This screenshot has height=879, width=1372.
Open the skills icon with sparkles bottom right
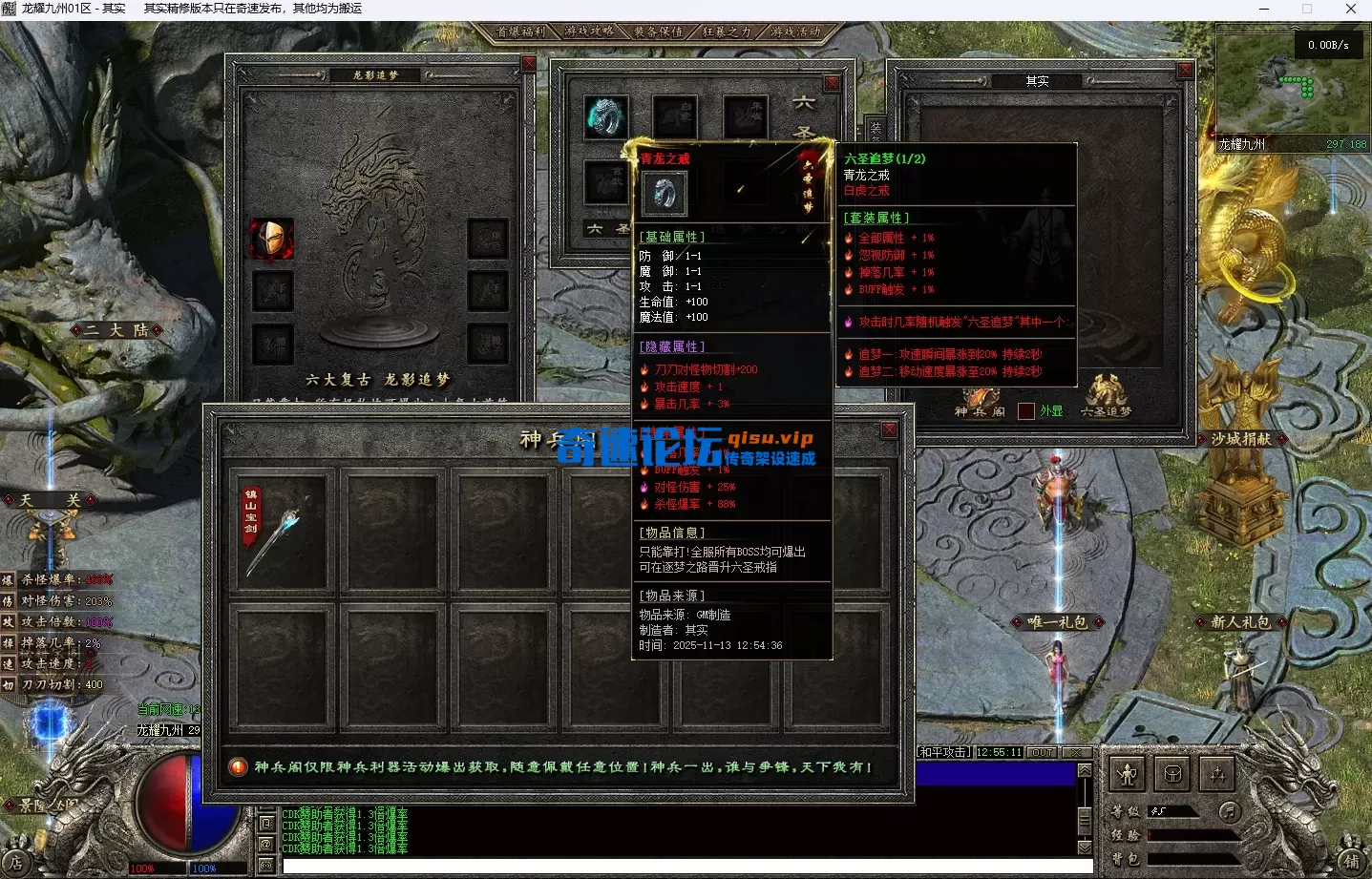point(1216,774)
